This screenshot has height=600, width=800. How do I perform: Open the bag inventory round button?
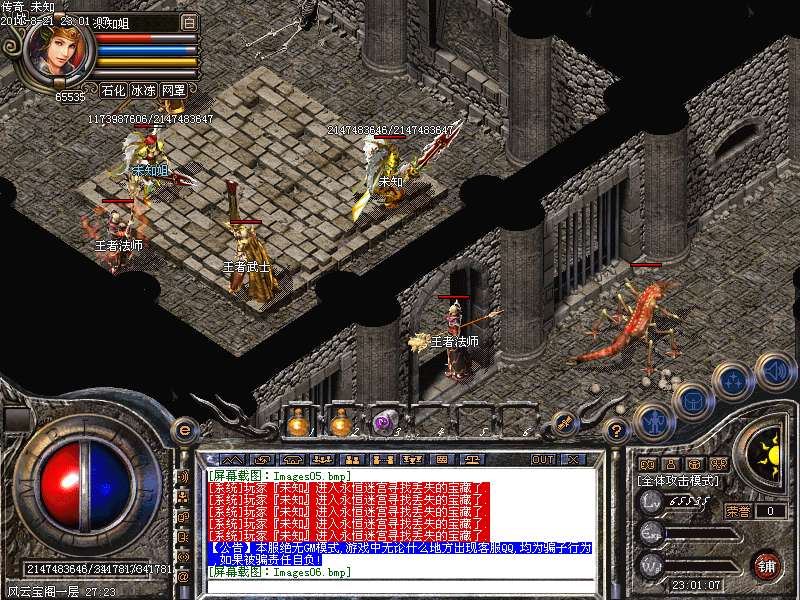coord(693,400)
